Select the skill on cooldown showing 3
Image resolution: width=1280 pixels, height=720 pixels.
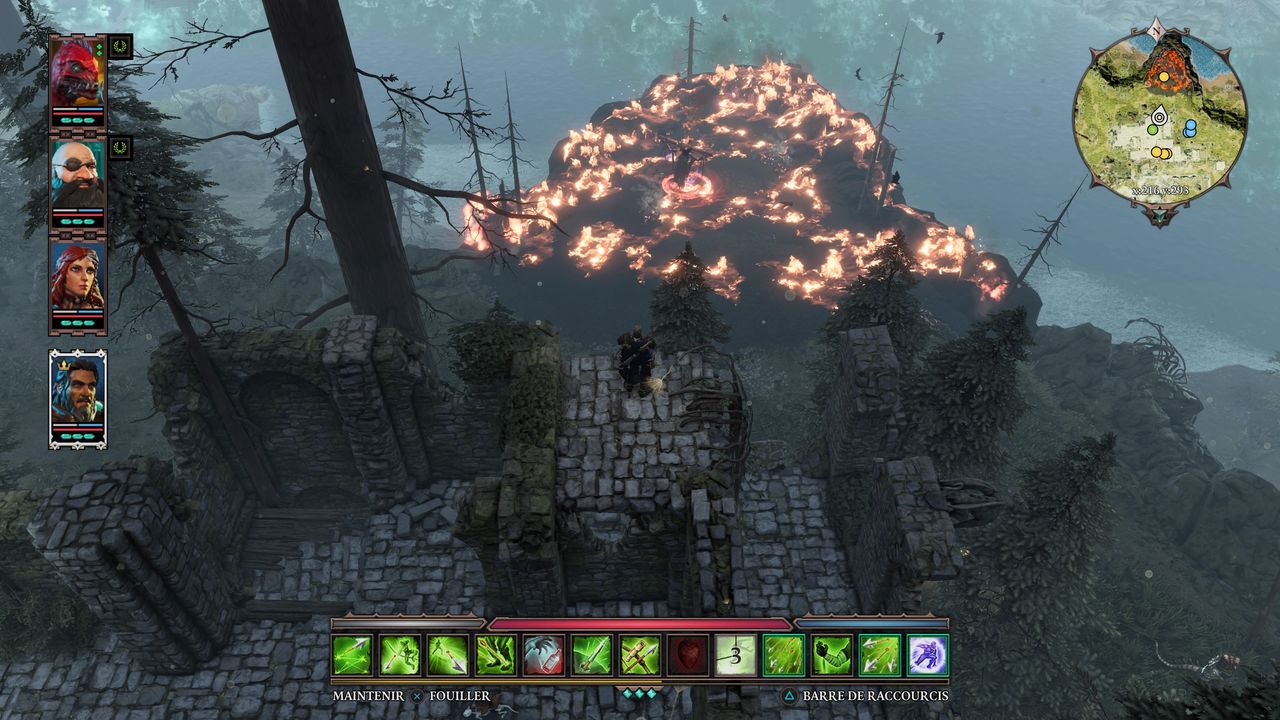point(736,655)
